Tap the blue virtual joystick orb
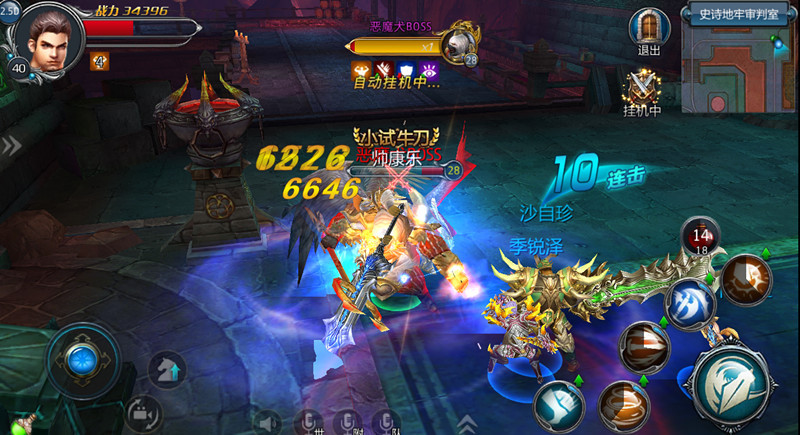800x435 pixels. point(80,358)
